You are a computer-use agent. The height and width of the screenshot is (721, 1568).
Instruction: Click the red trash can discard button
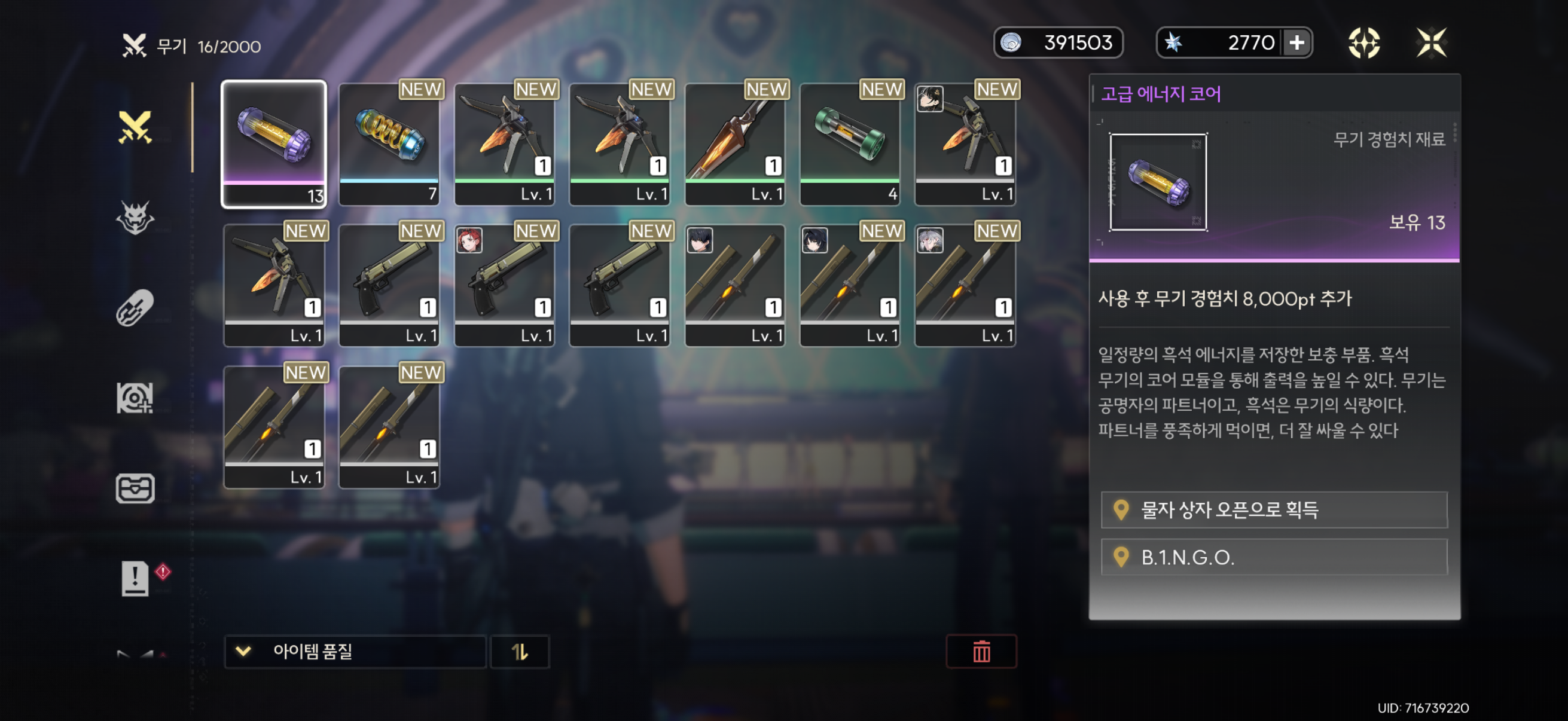pyautogui.click(x=981, y=652)
